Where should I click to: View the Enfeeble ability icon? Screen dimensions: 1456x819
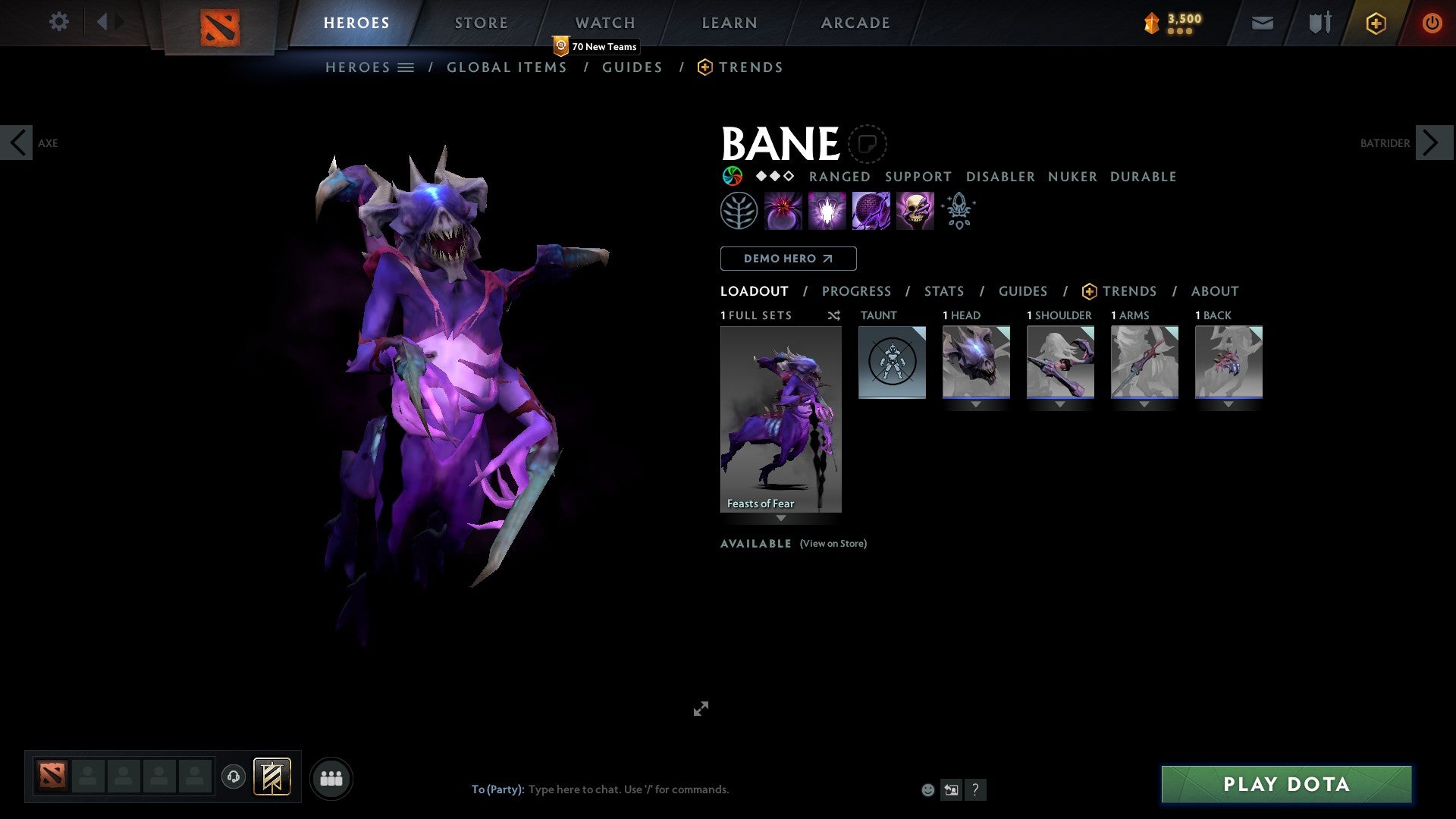coord(783,210)
